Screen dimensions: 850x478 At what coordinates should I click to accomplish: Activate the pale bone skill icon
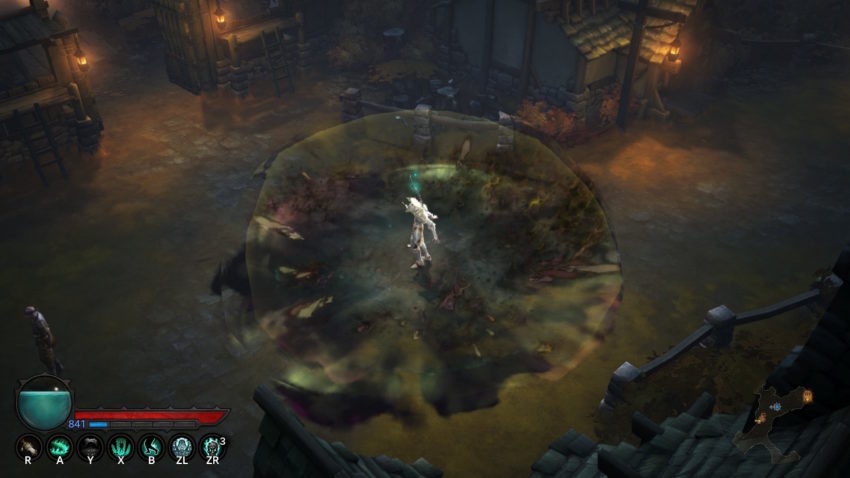29,446
